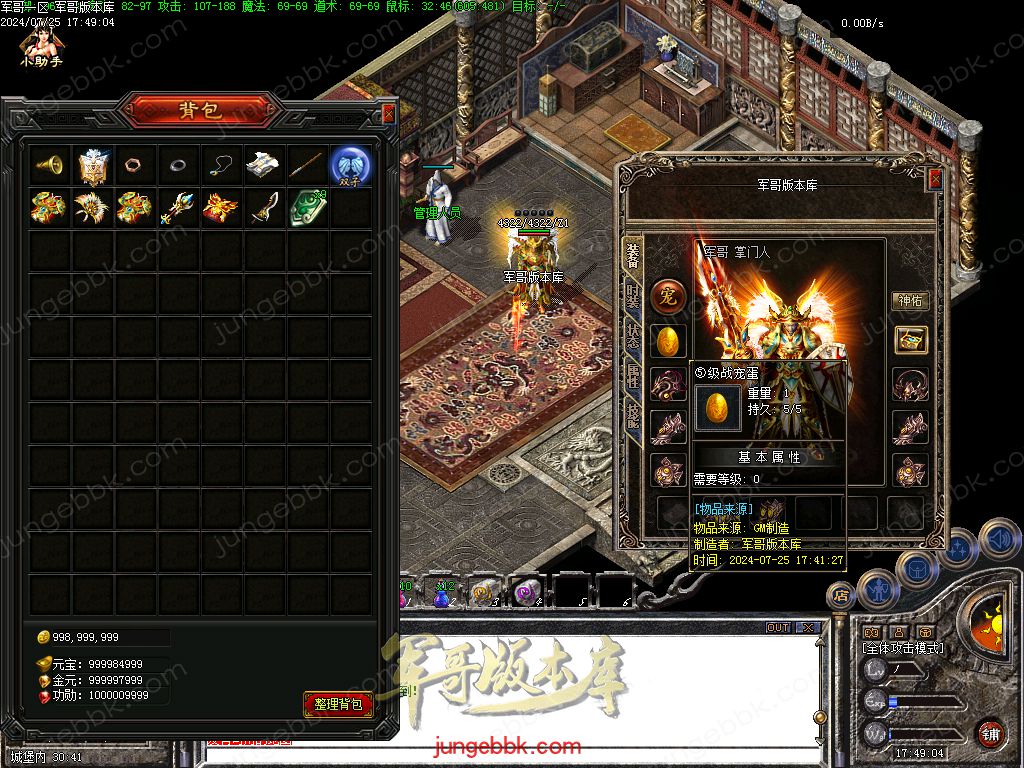Close the character equipment panel
This screenshot has height=768, width=1024.
point(935,179)
